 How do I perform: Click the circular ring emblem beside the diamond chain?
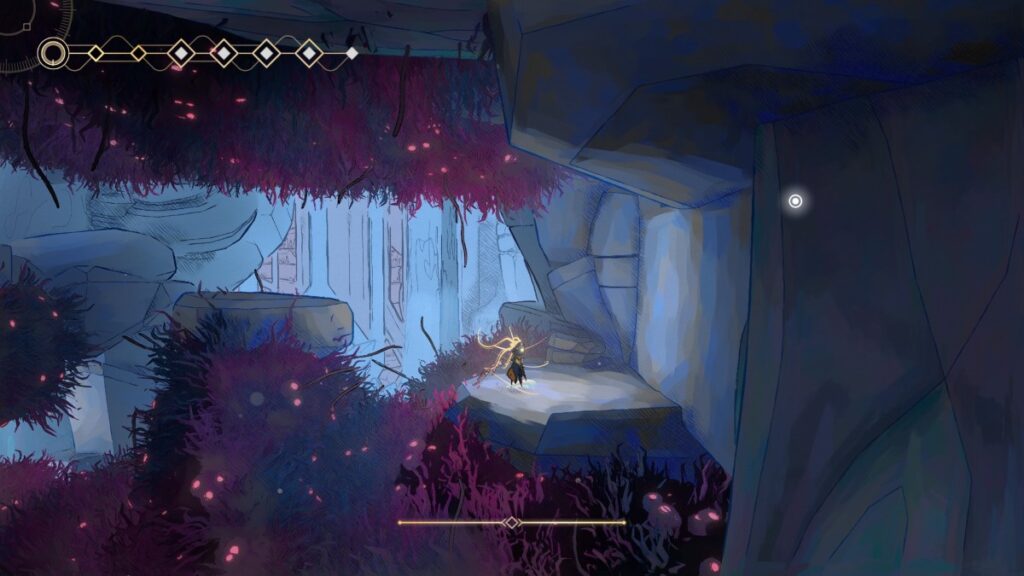(x=53, y=53)
